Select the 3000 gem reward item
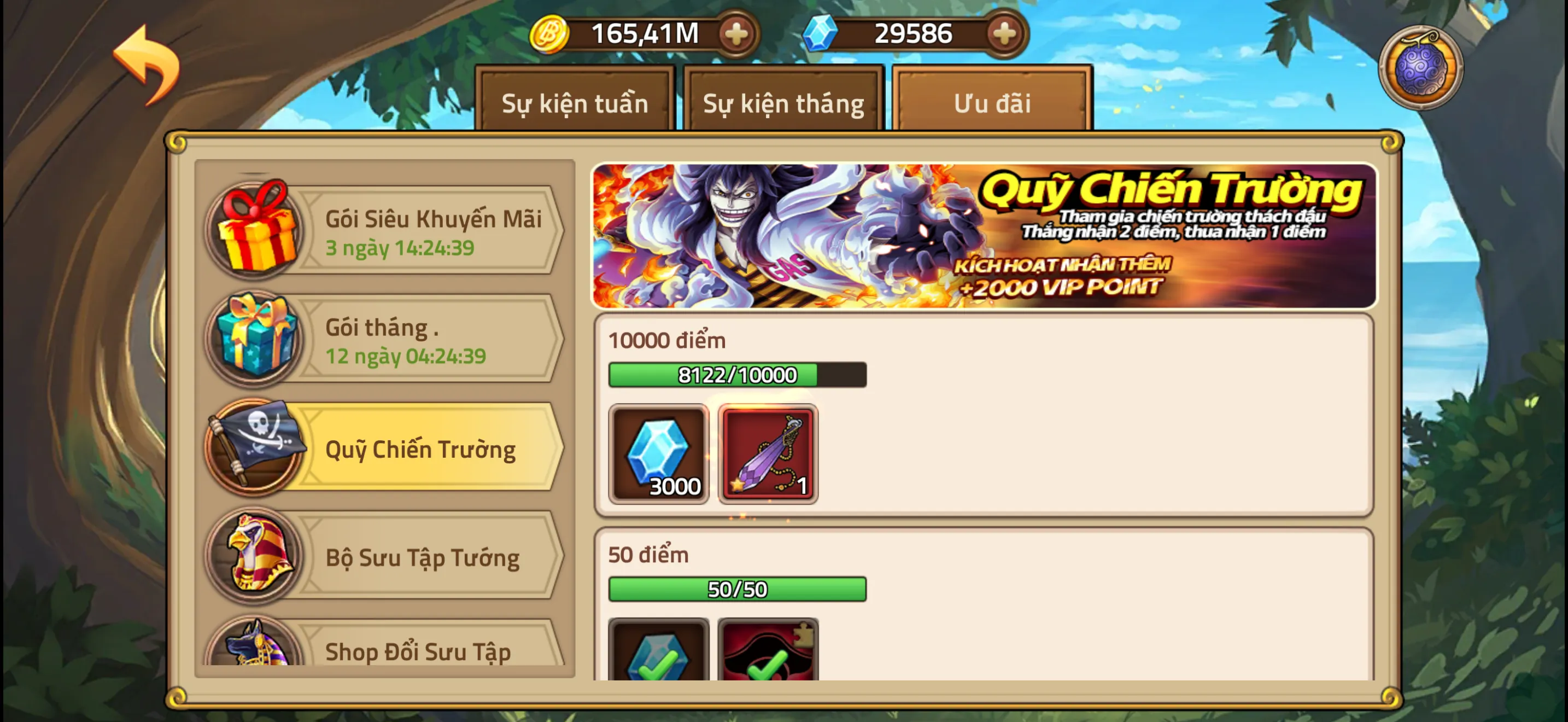 [659, 453]
